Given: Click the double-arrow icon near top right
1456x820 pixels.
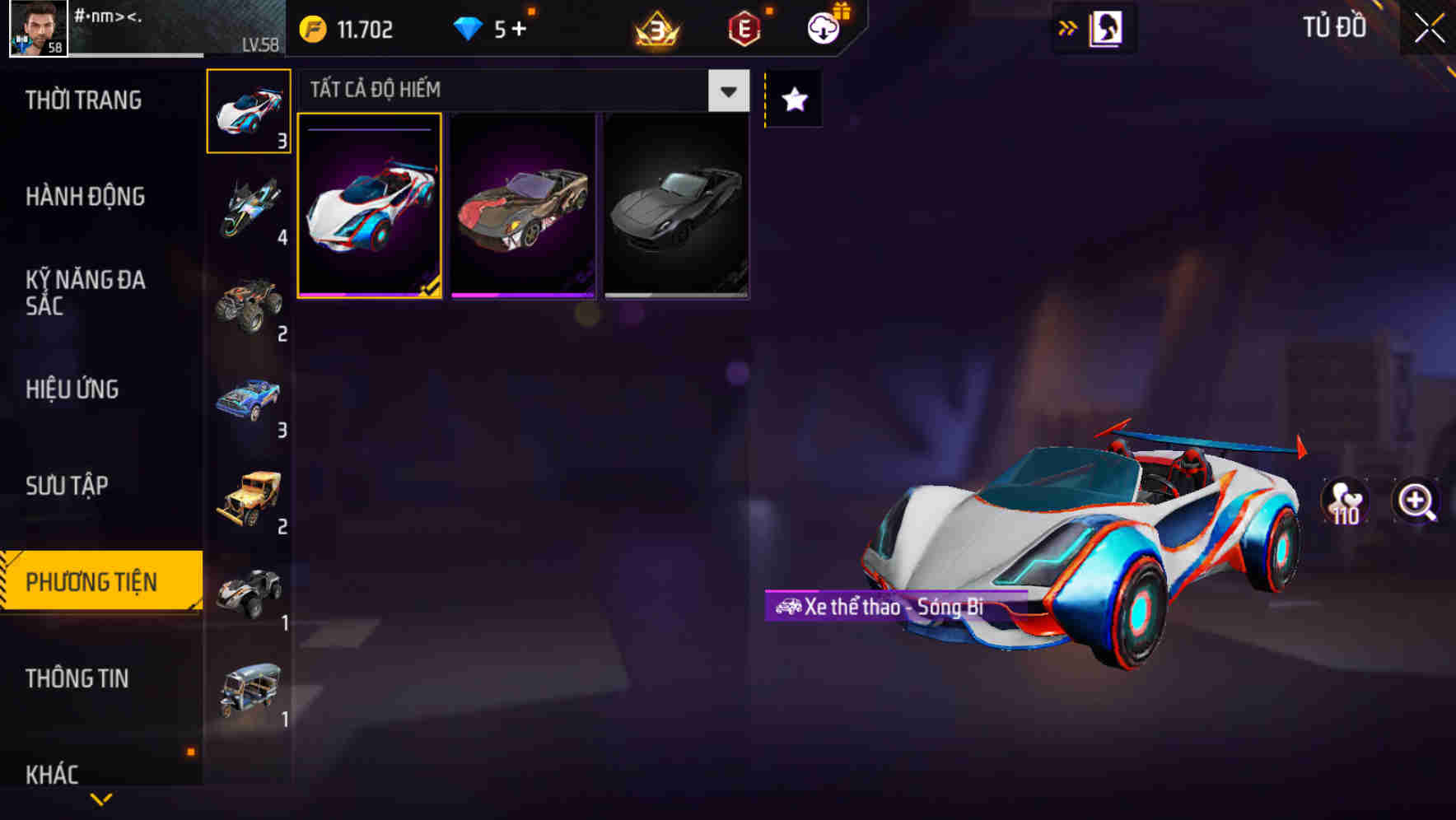Looking at the screenshot, I should (1067, 27).
